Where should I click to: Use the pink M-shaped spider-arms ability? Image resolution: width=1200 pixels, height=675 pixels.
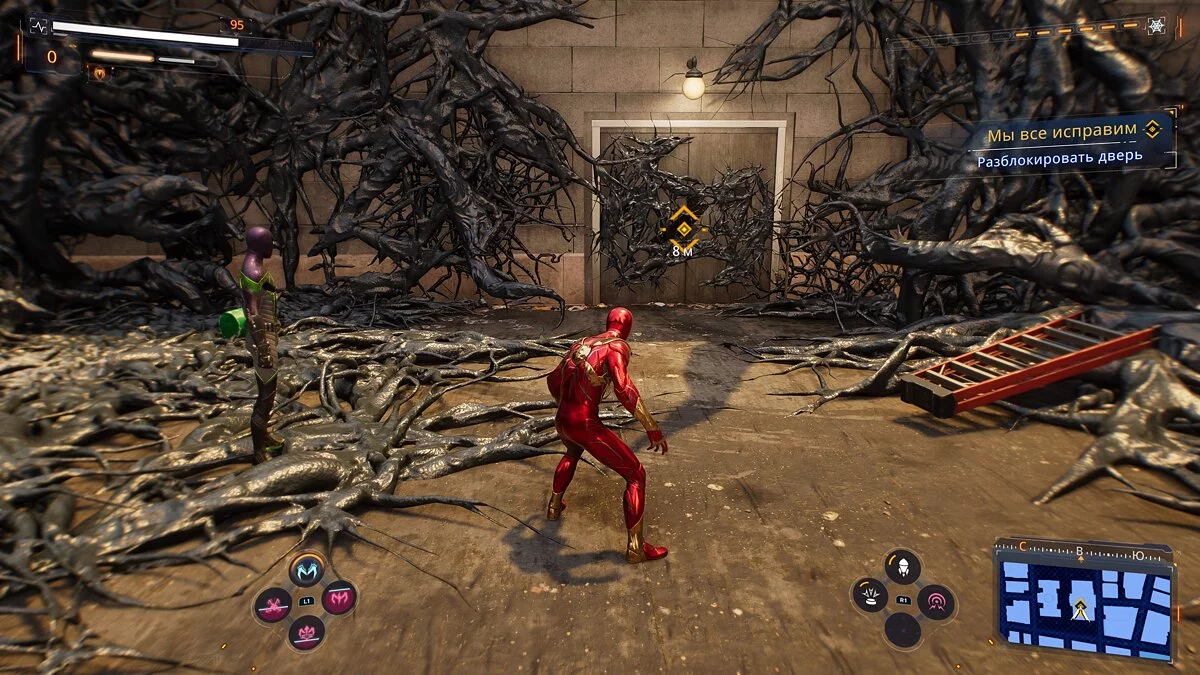click(340, 598)
